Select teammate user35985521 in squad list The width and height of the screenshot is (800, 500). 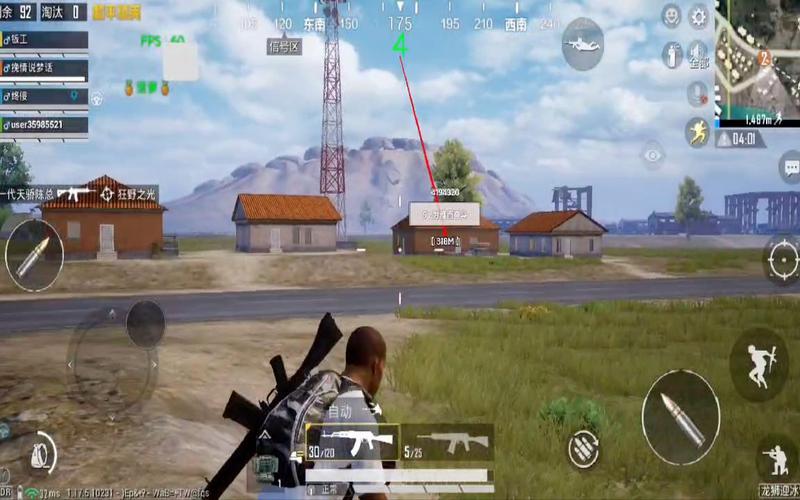[x=45, y=125]
